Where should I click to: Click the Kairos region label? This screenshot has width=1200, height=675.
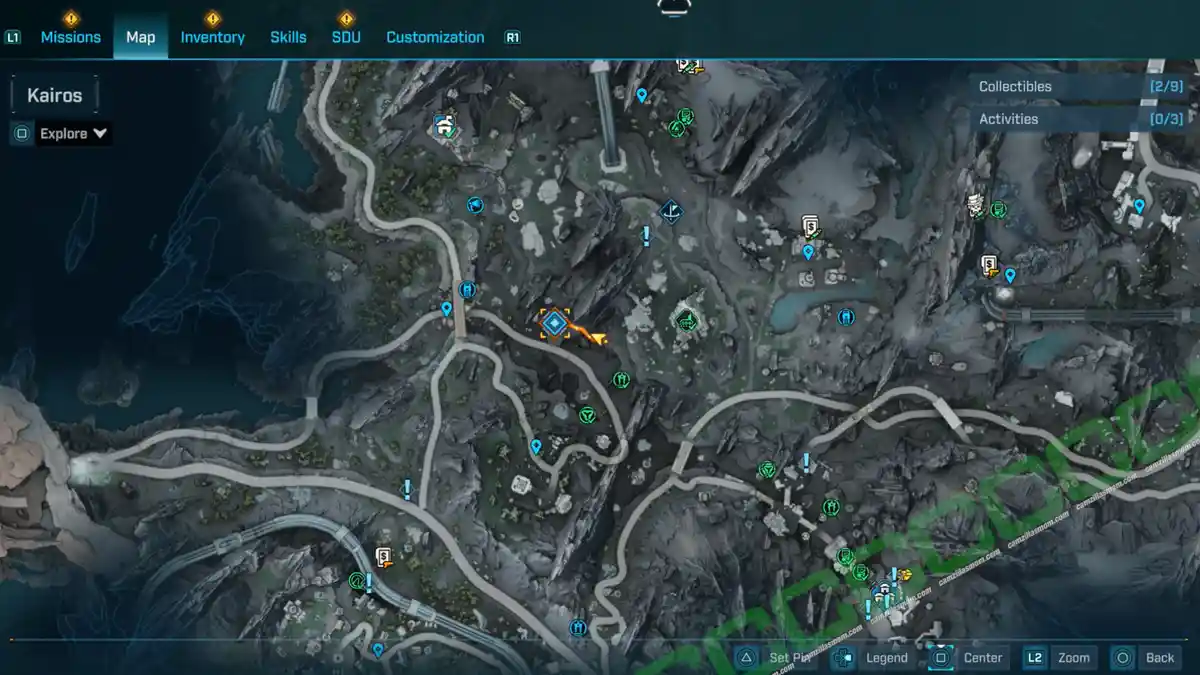(55, 96)
